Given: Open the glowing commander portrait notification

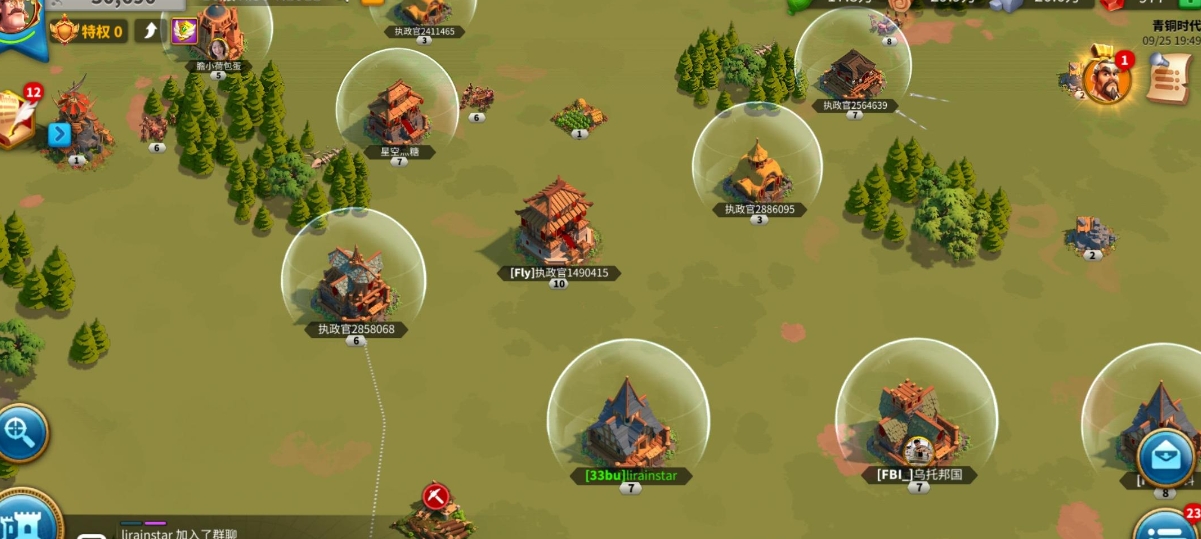Looking at the screenshot, I should [x=1106, y=80].
